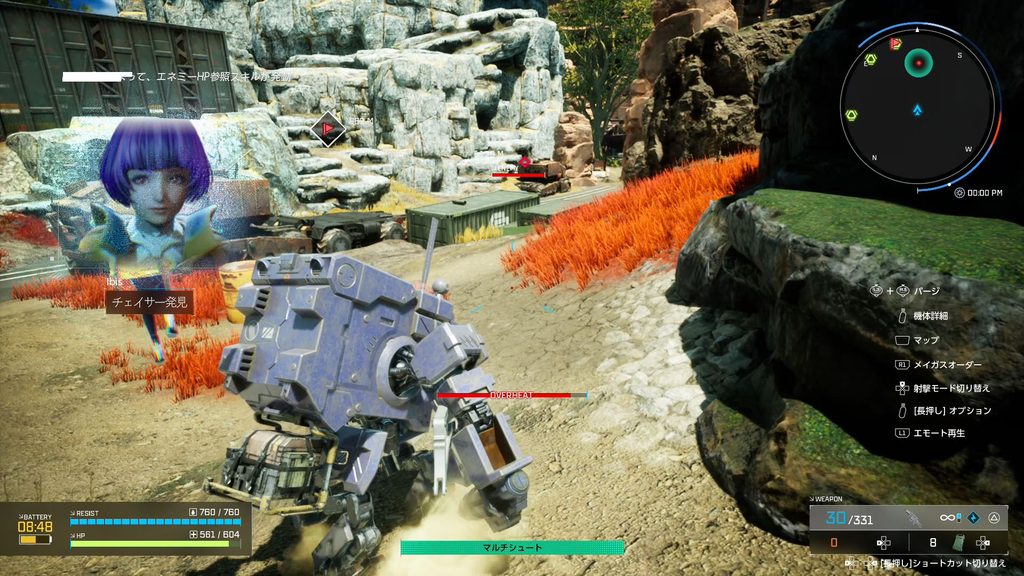Viewport: 1024px width, 576px height.
Task: Select 射撃モード切り替え shortcut entry
Action: coord(951,388)
